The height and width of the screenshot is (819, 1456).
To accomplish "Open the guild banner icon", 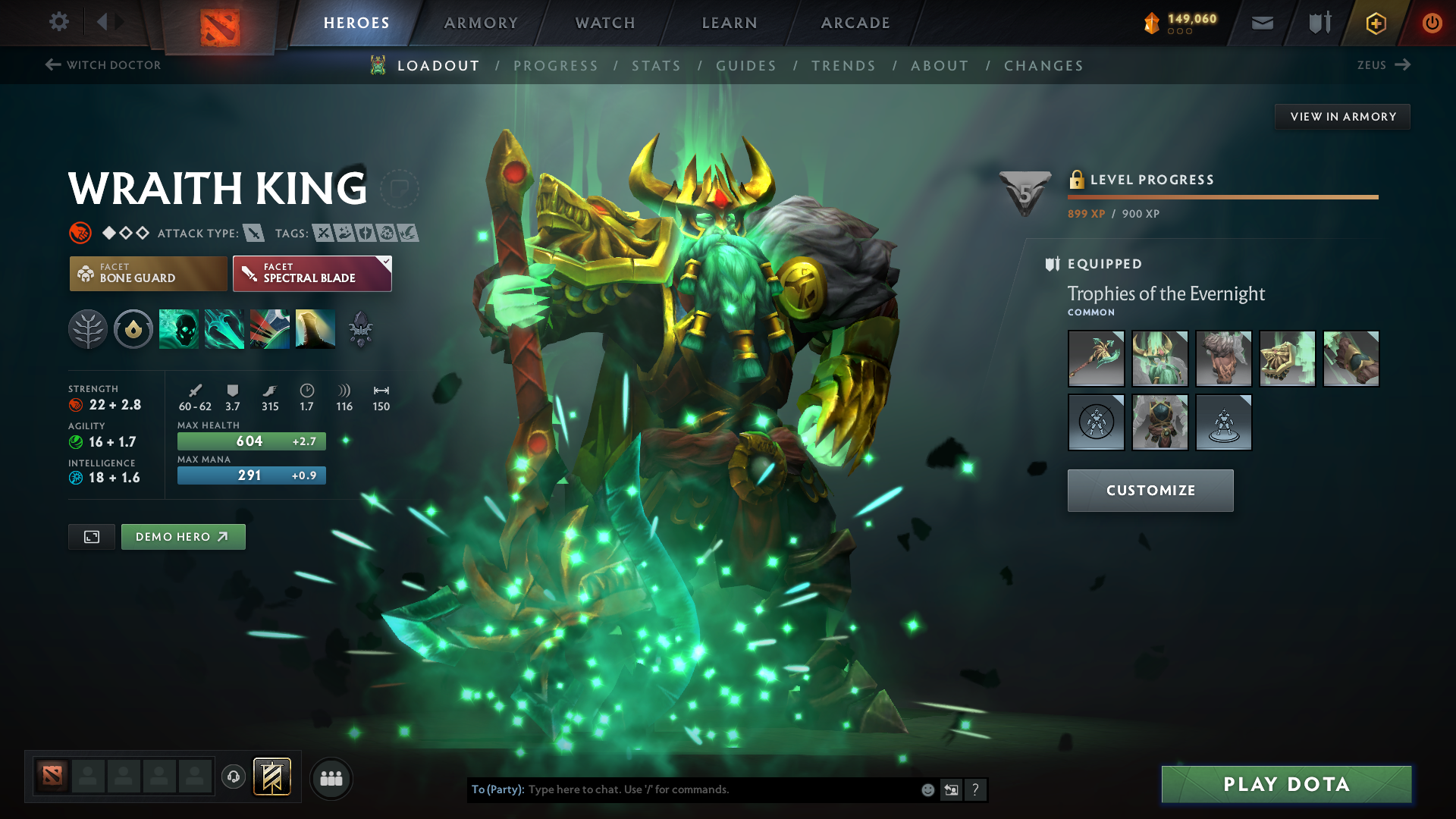I will tap(271, 778).
